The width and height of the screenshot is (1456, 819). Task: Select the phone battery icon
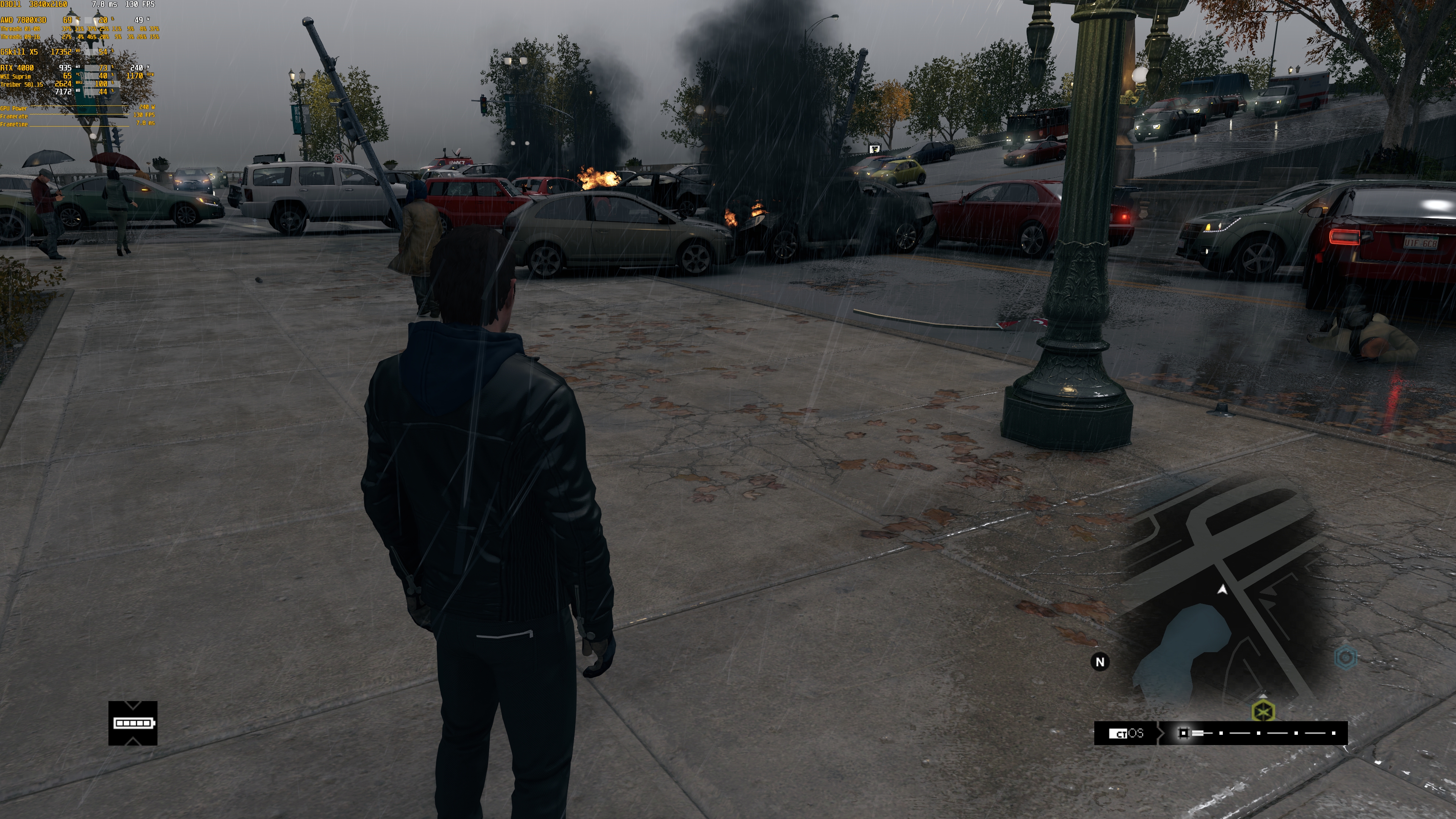coord(133,723)
